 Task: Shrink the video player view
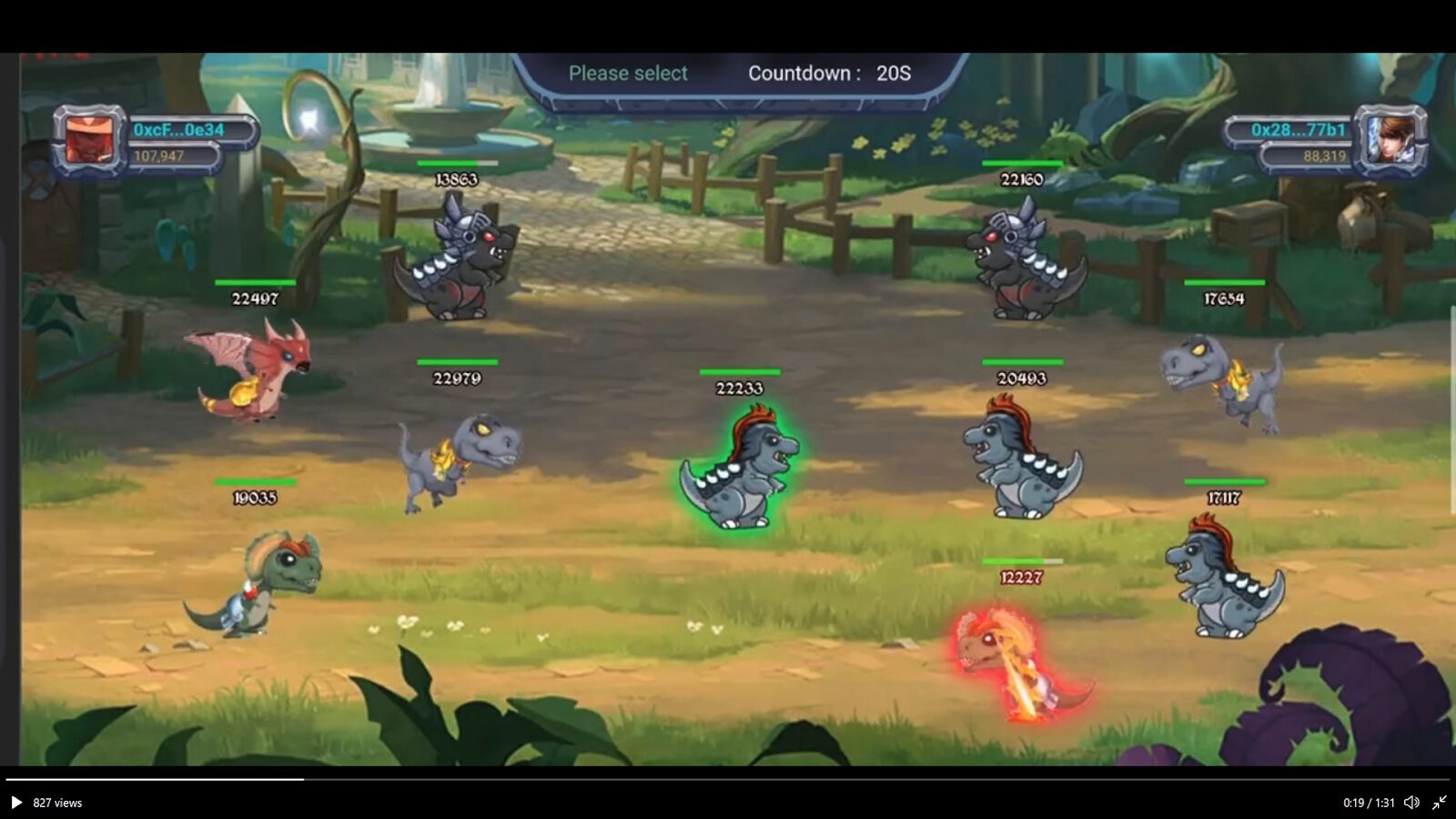pyautogui.click(x=1441, y=803)
